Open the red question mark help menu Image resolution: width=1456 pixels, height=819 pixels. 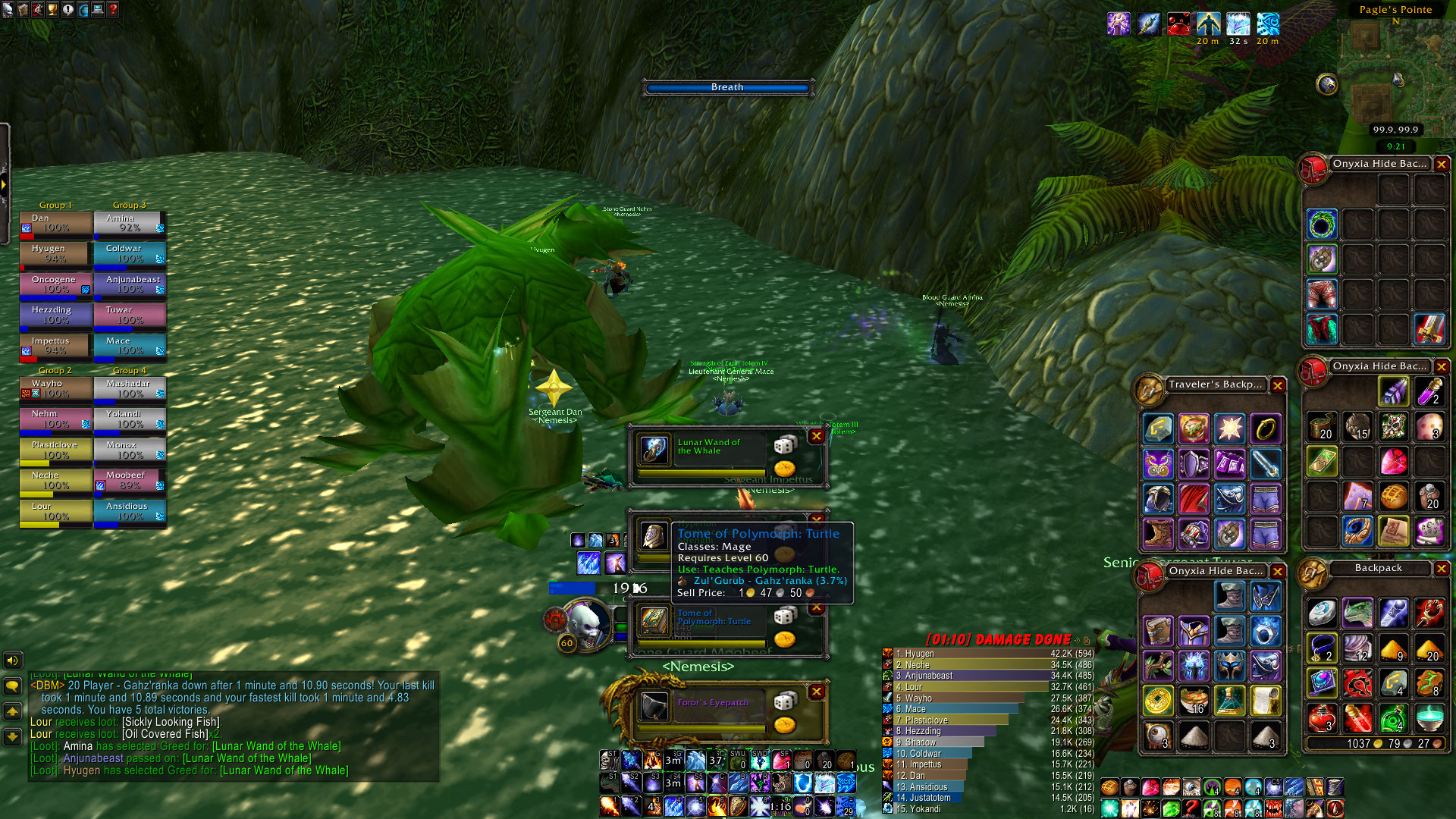tap(112, 10)
